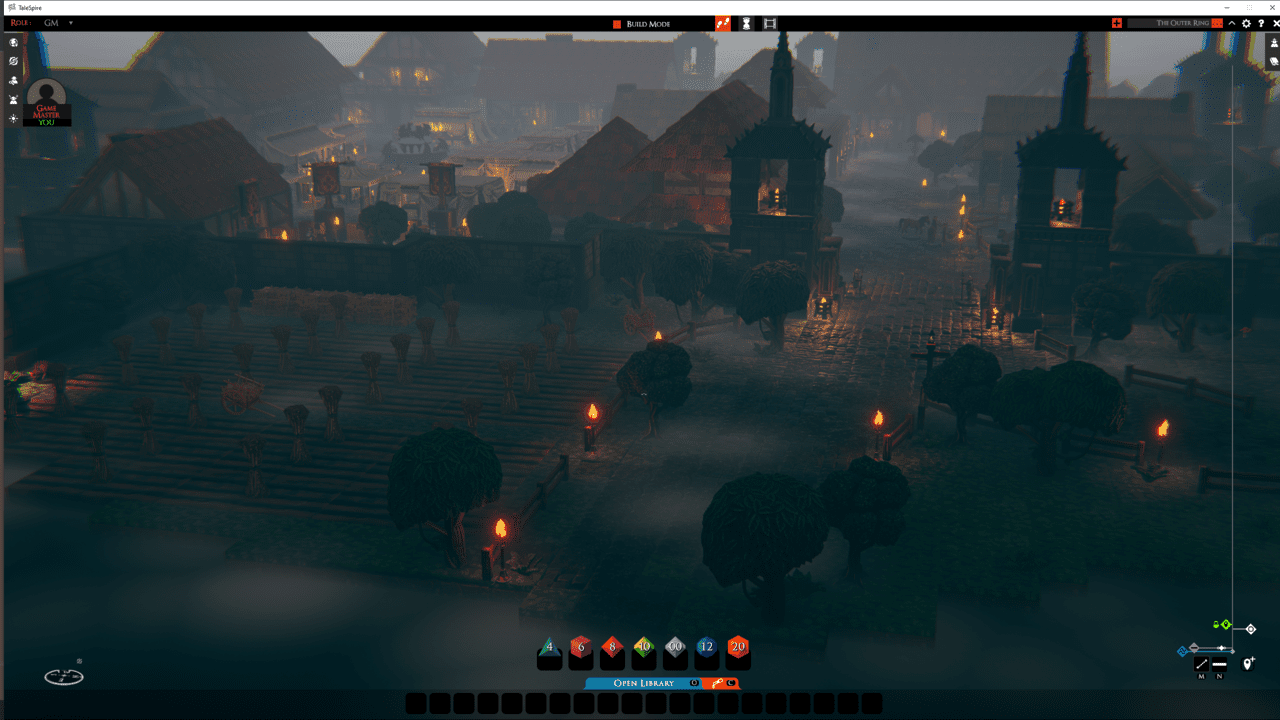Roll the grey percentile 00 die

(x=675, y=650)
